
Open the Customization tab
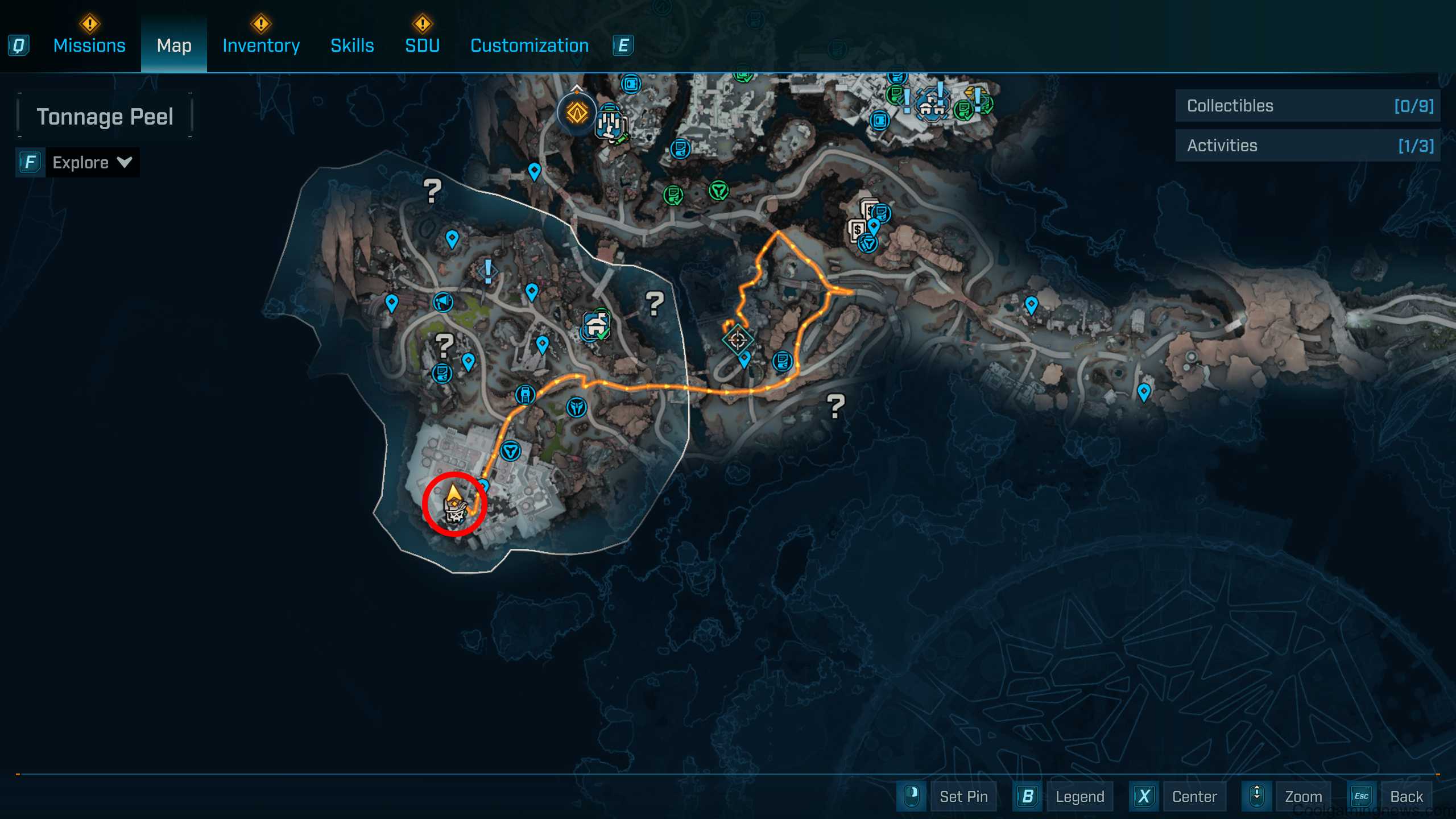[530, 45]
